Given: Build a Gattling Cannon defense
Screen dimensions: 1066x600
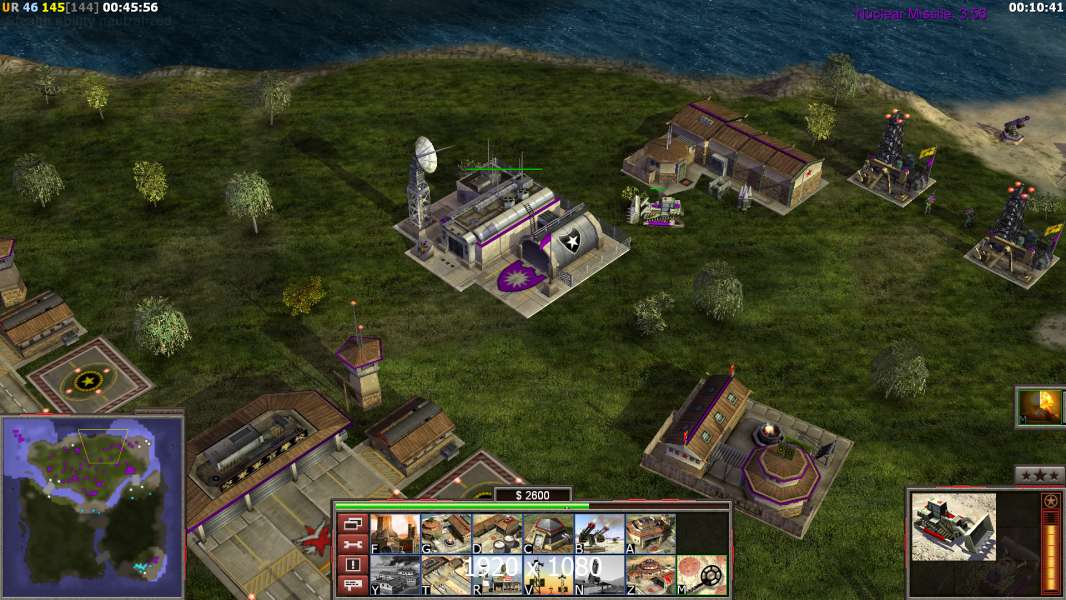Looking at the screenshot, I should pos(598,533).
